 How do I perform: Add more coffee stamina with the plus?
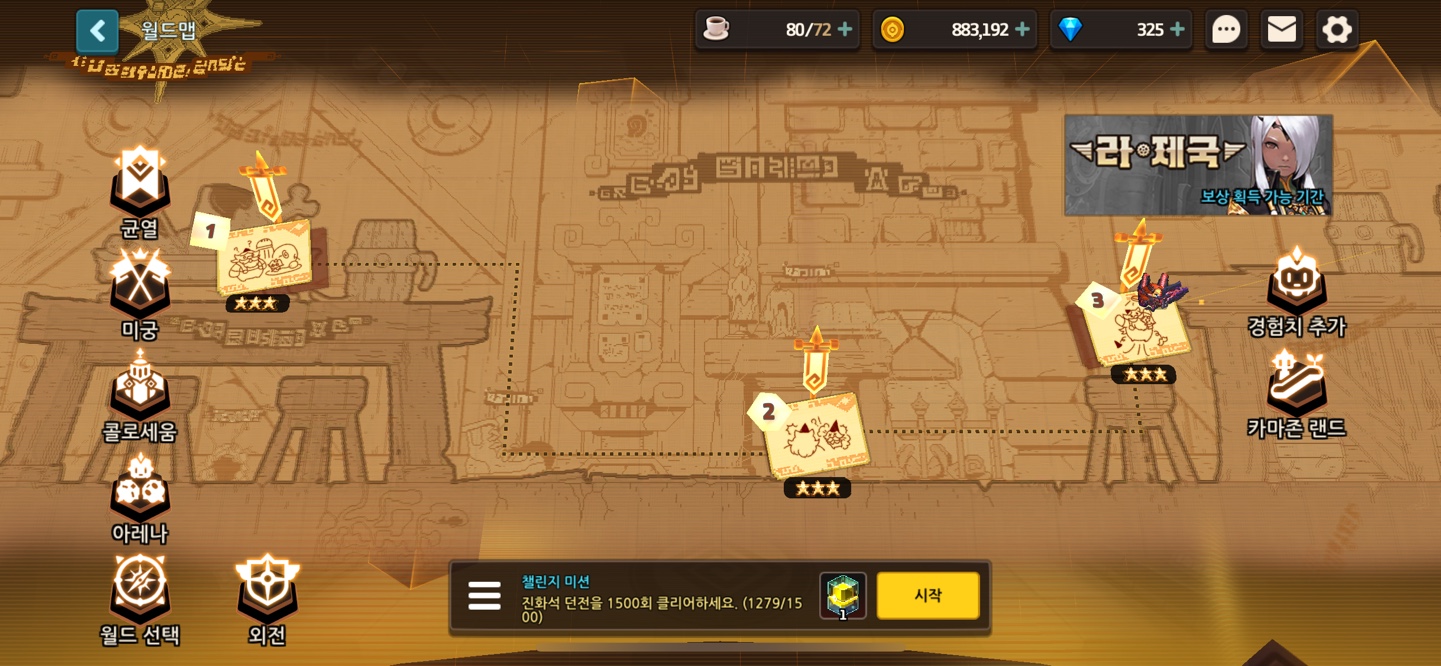coord(845,30)
